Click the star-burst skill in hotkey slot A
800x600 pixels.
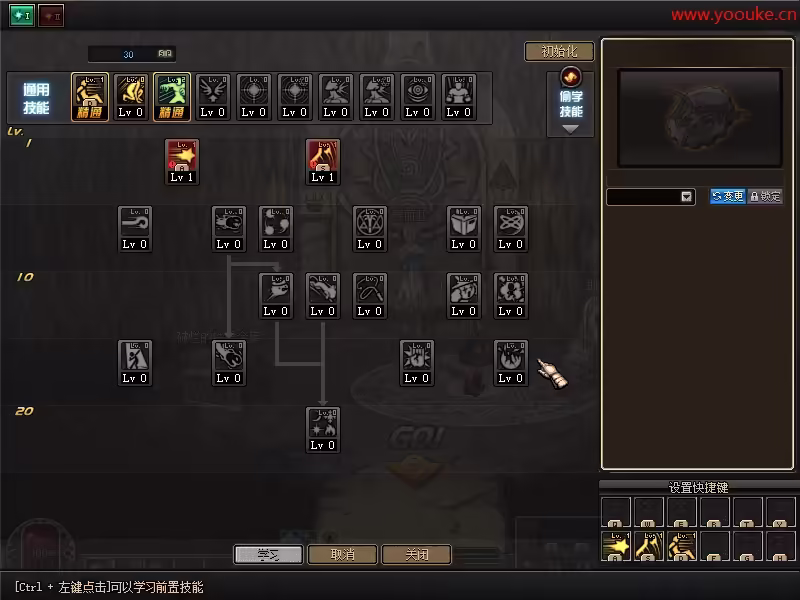(616, 546)
